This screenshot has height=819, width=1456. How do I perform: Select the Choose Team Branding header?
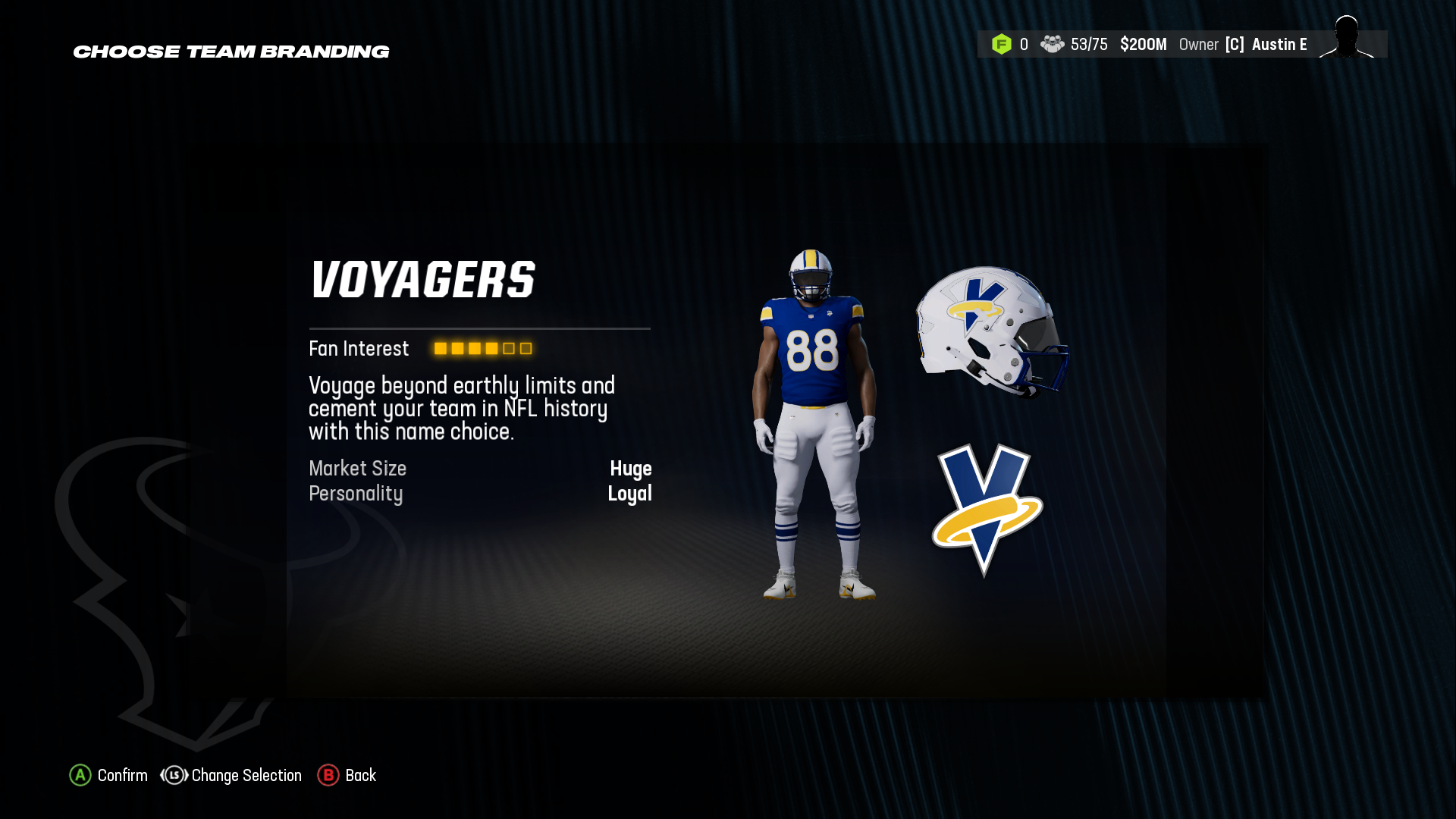click(x=231, y=52)
